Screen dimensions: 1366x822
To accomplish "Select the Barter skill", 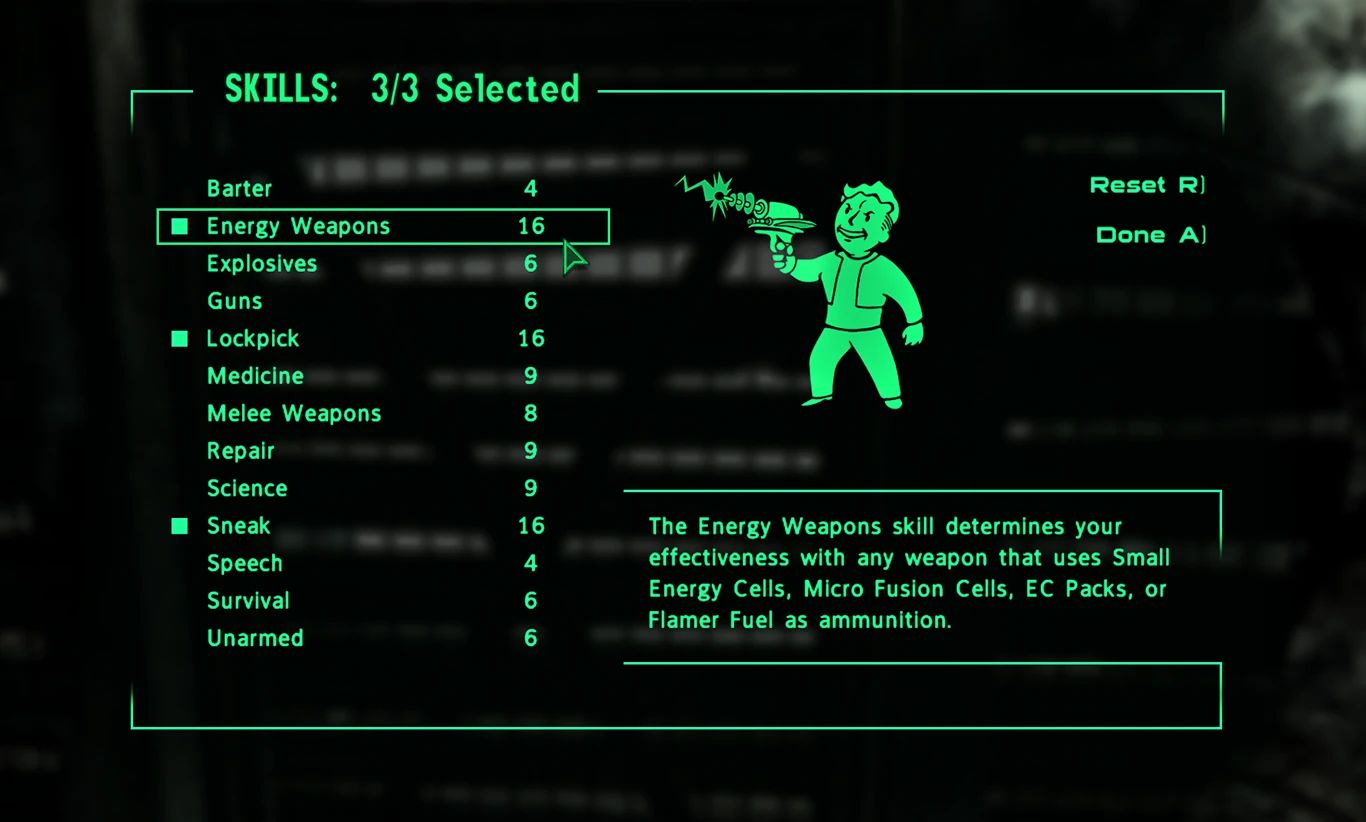I will [x=240, y=189].
